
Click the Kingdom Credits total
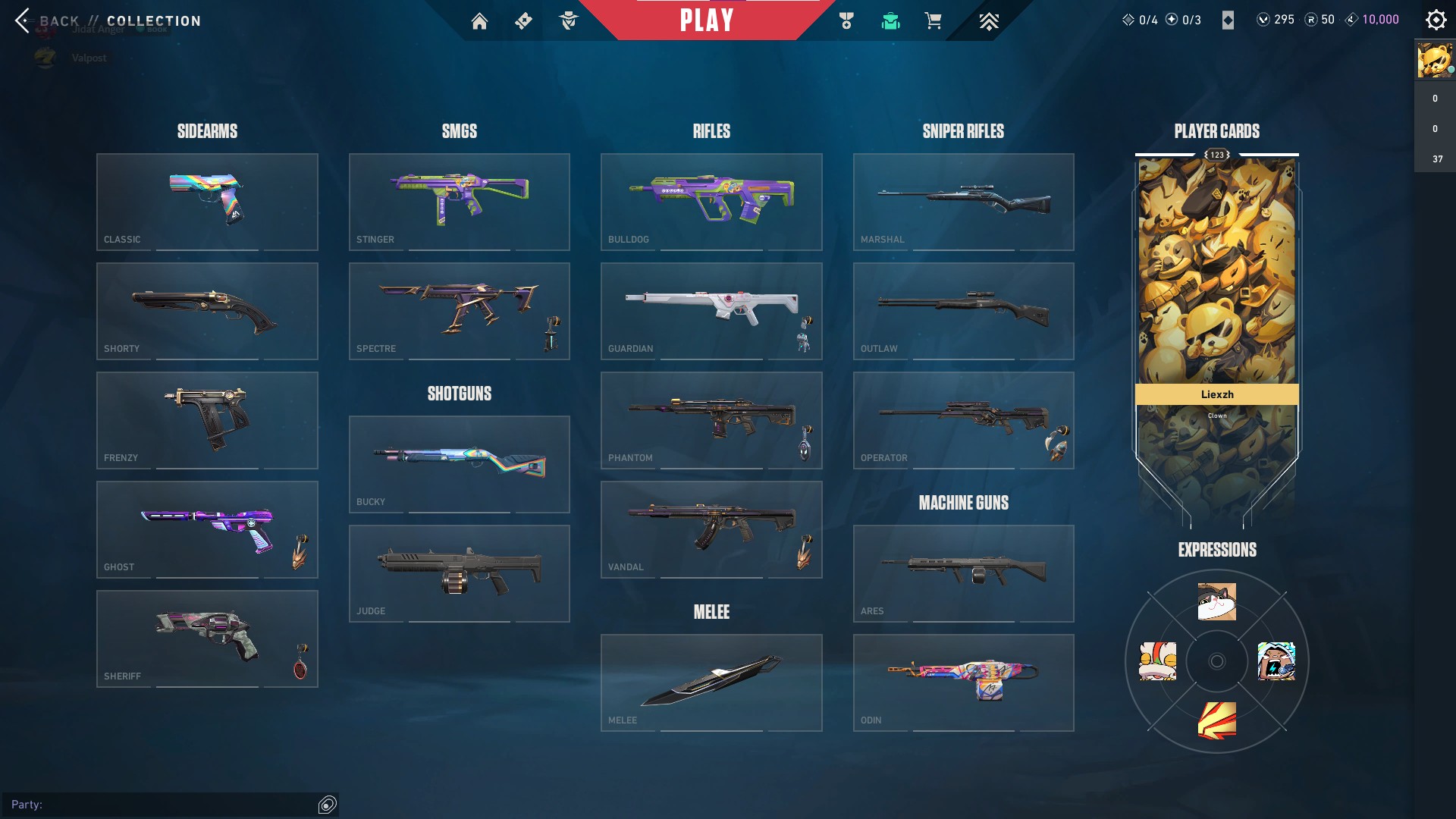click(x=1377, y=19)
